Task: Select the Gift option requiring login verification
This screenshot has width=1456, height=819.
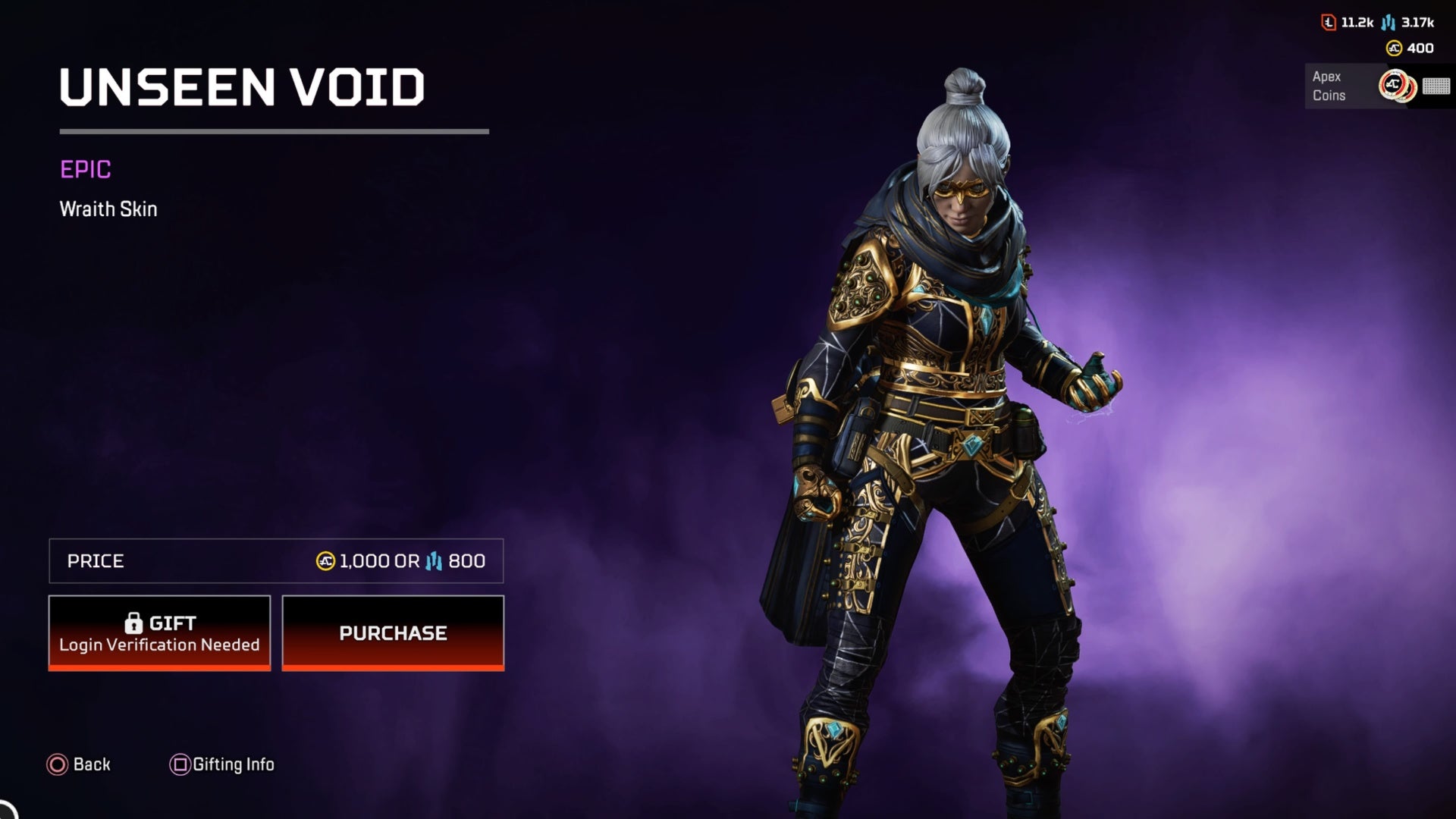Action: pos(159,633)
